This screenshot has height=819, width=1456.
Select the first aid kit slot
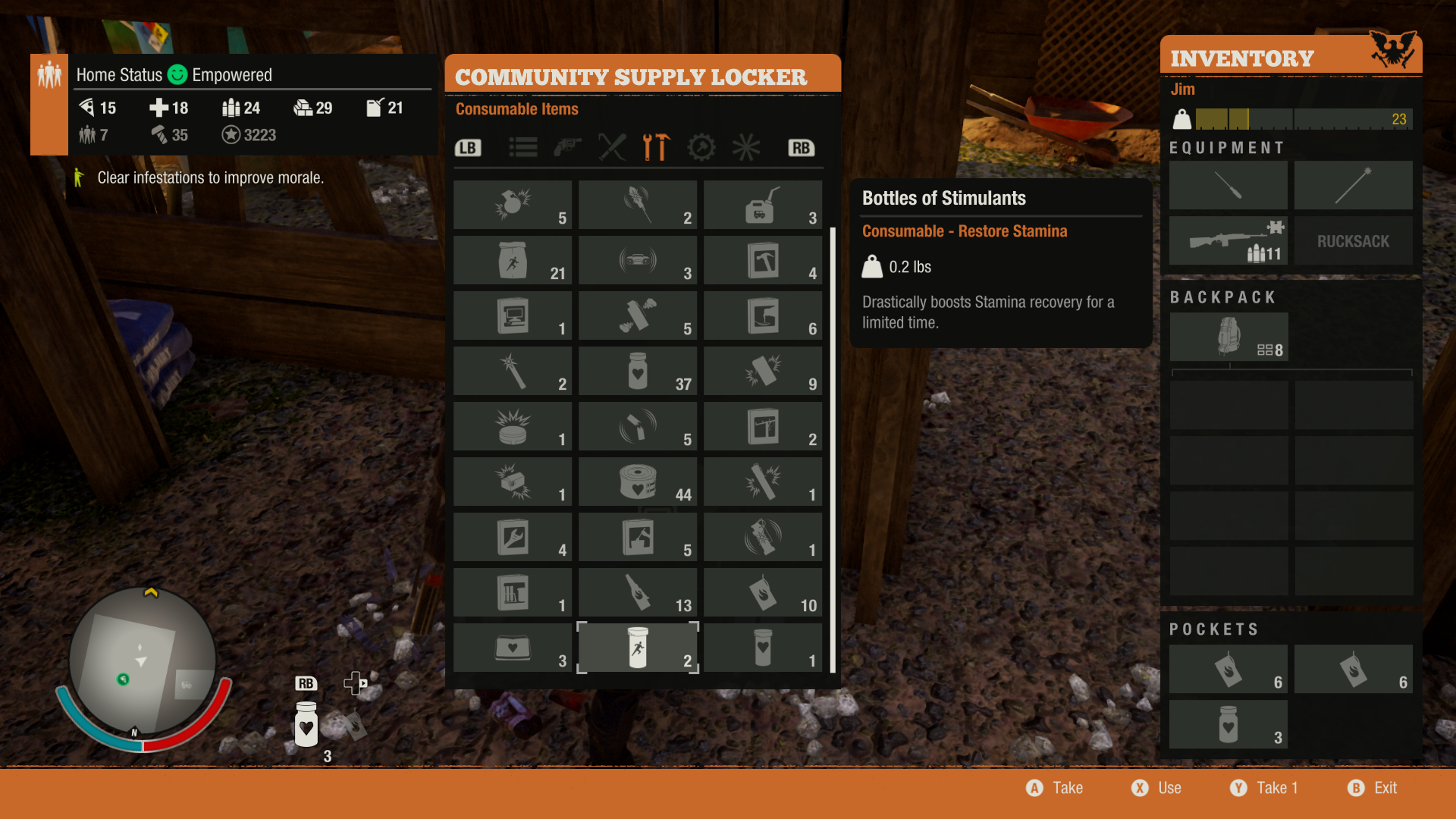[513, 648]
